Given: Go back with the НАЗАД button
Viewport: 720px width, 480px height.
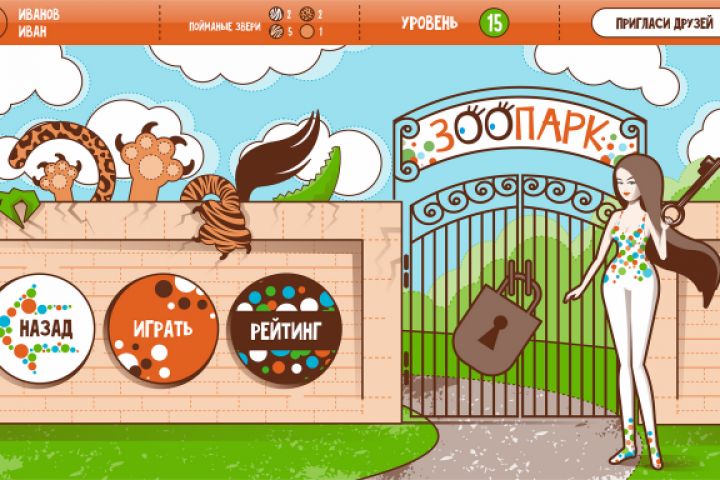Looking at the screenshot, I should tap(42, 328).
